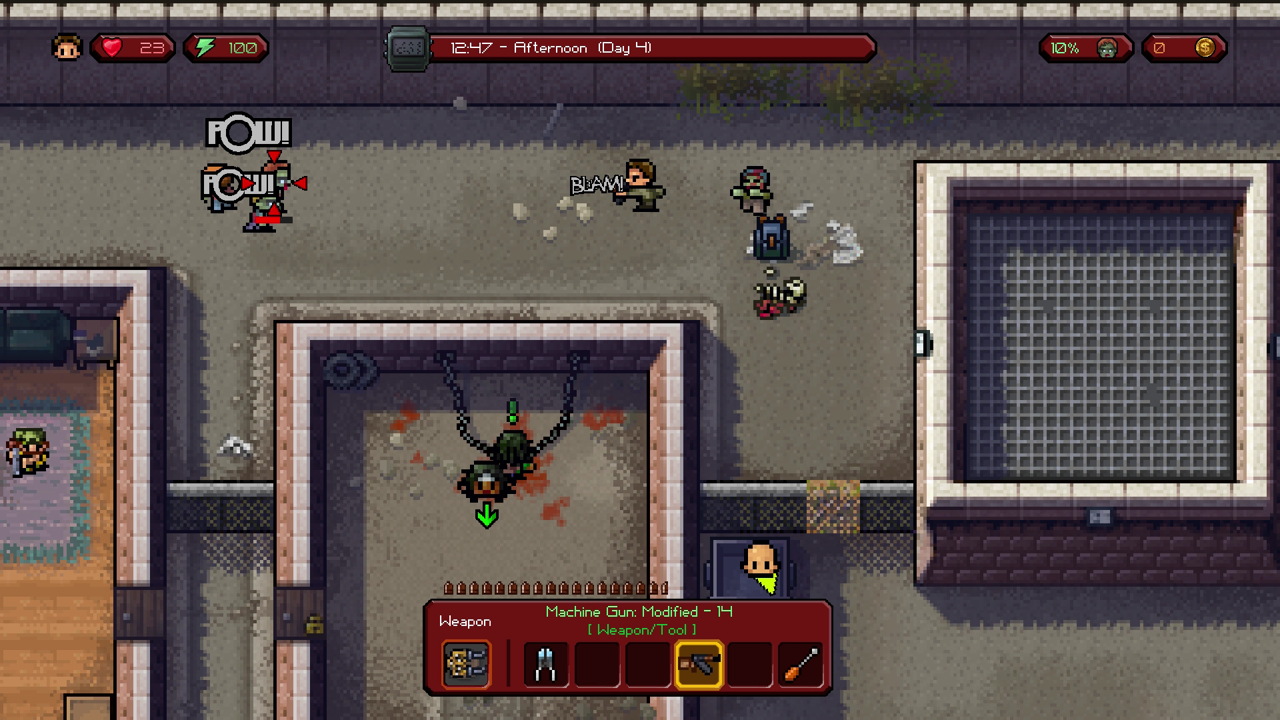
Task: Select the screwdriver in the last inventory slot
Action: click(800, 664)
